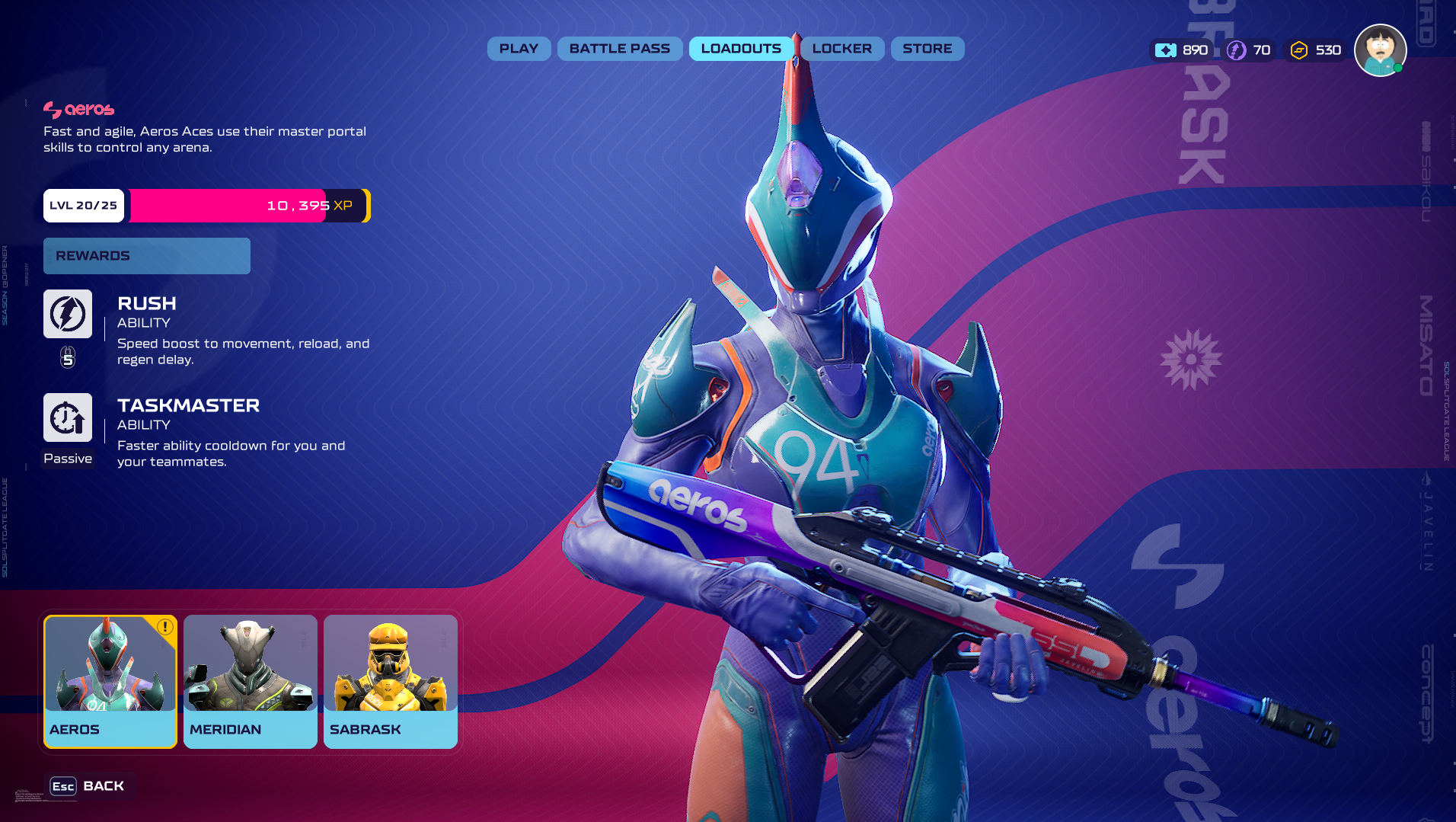The image size is (1456, 822).
Task: Choose the Aeros faction tile
Action: [x=110, y=681]
